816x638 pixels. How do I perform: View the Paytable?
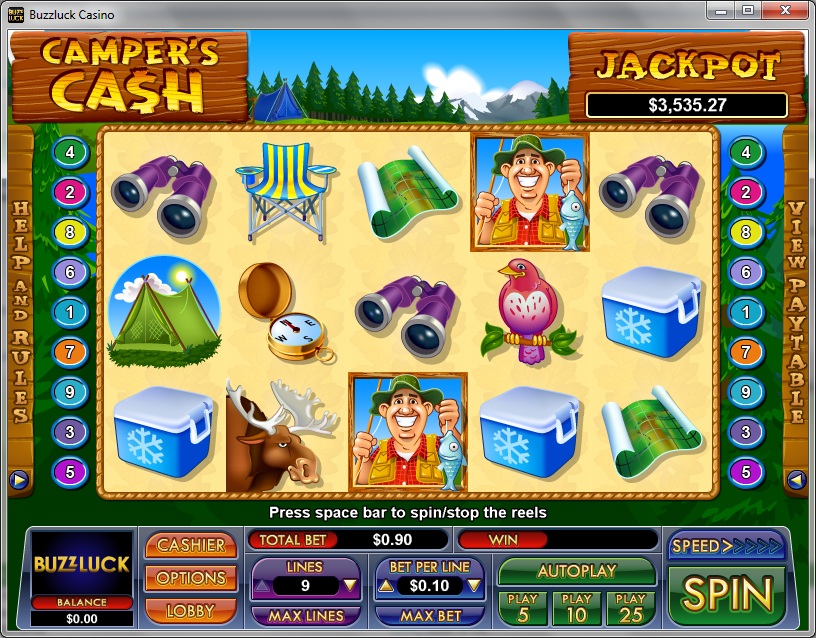797,310
